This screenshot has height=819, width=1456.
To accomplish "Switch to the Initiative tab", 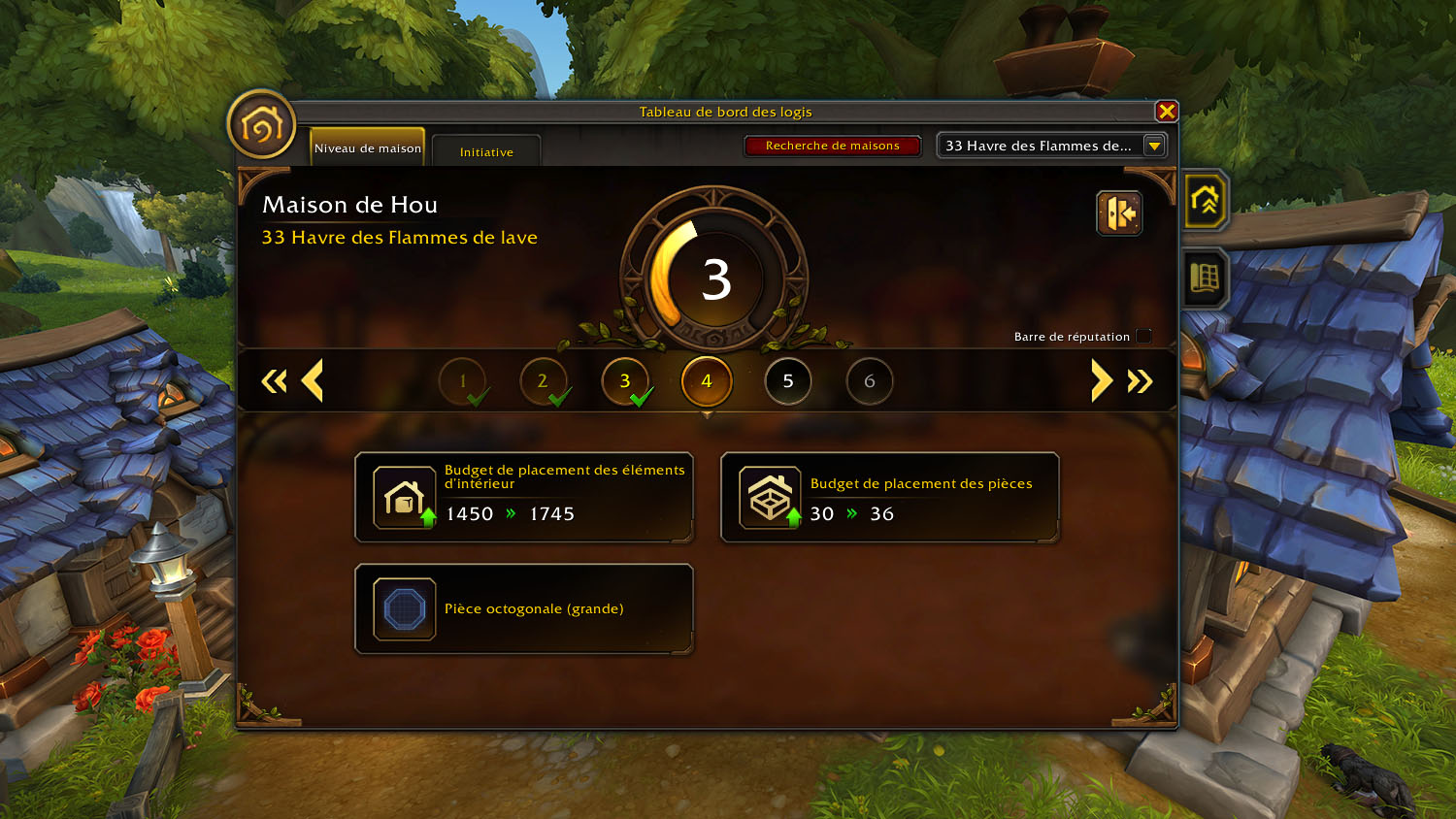I will click(486, 151).
